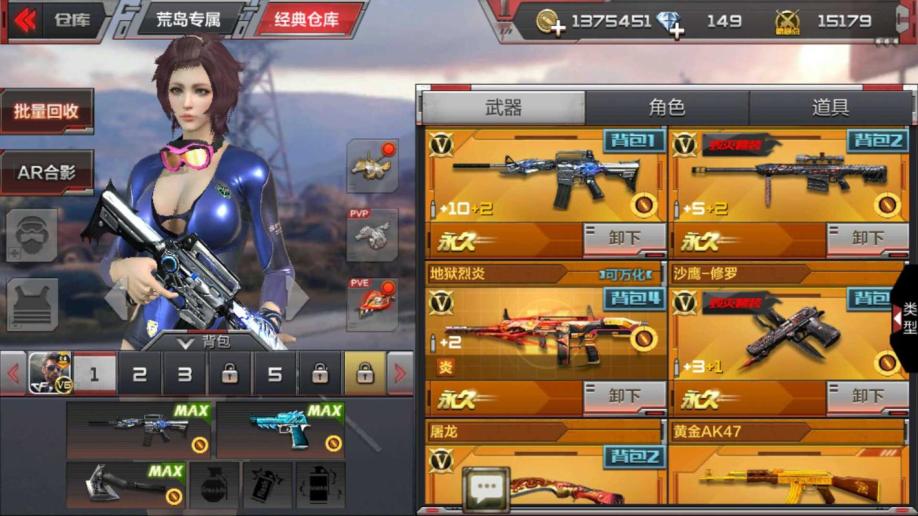Open the 批量回收 bulk recycle option
The image size is (918, 516).
point(47,111)
